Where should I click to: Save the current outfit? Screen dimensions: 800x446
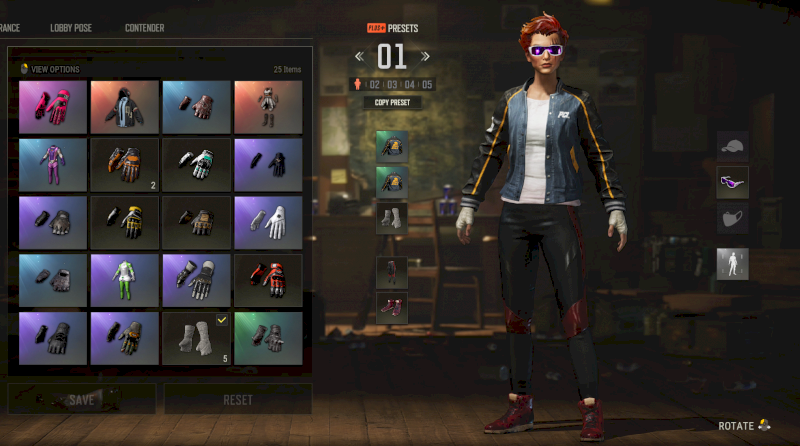pos(82,399)
